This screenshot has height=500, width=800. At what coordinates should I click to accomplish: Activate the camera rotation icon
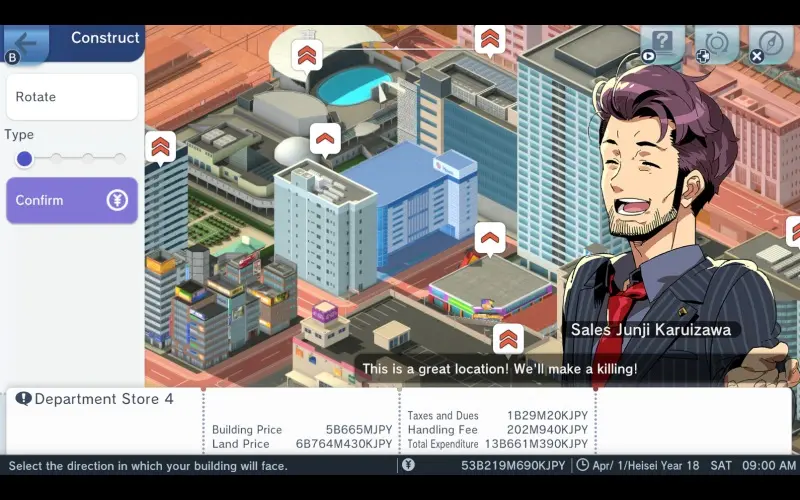[x=716, y=43]
